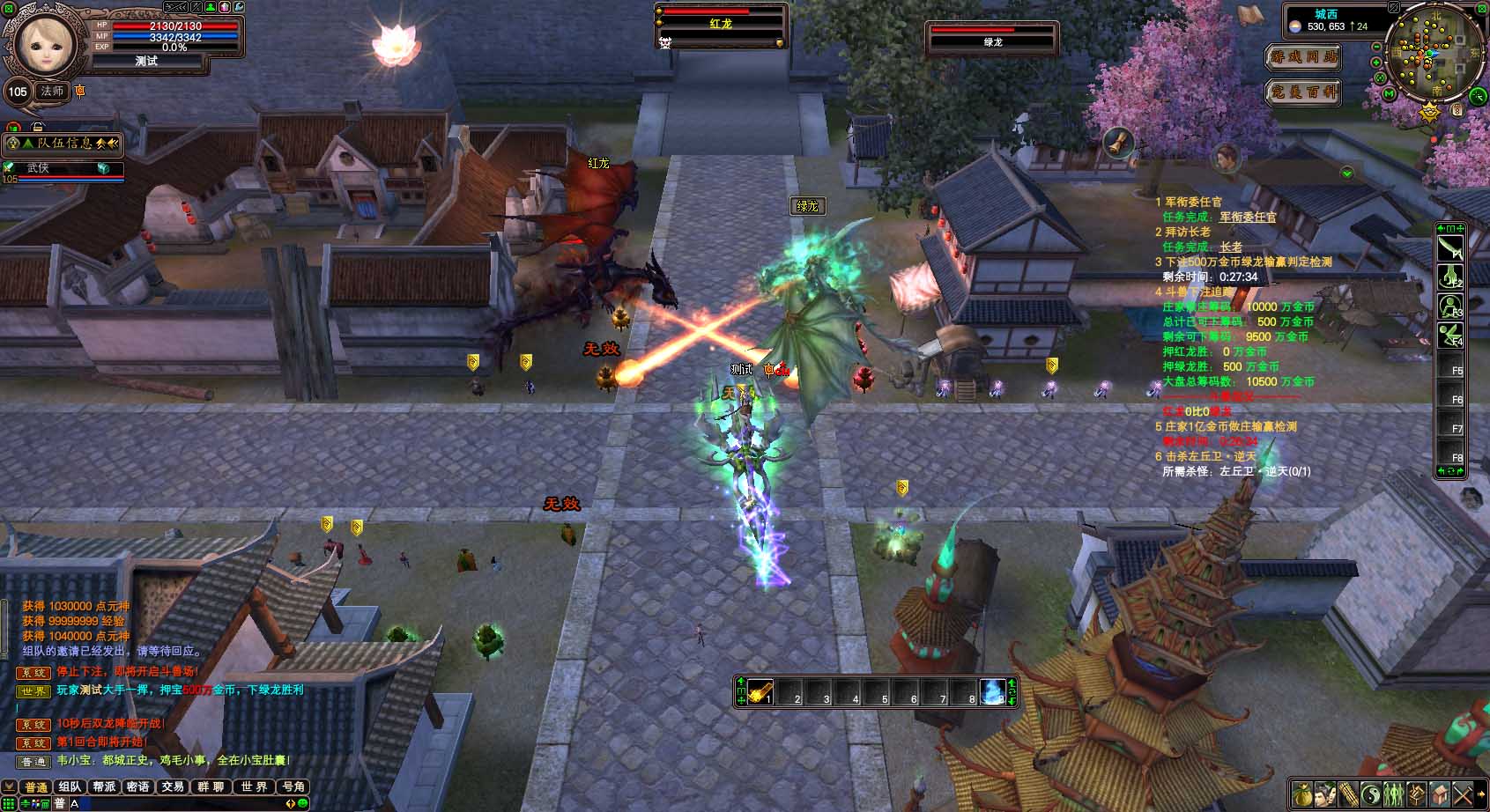Screen dimensions: 1490x812
Task: Open the gold pouch inventory icon
Action: click(x=1303, y=794)
